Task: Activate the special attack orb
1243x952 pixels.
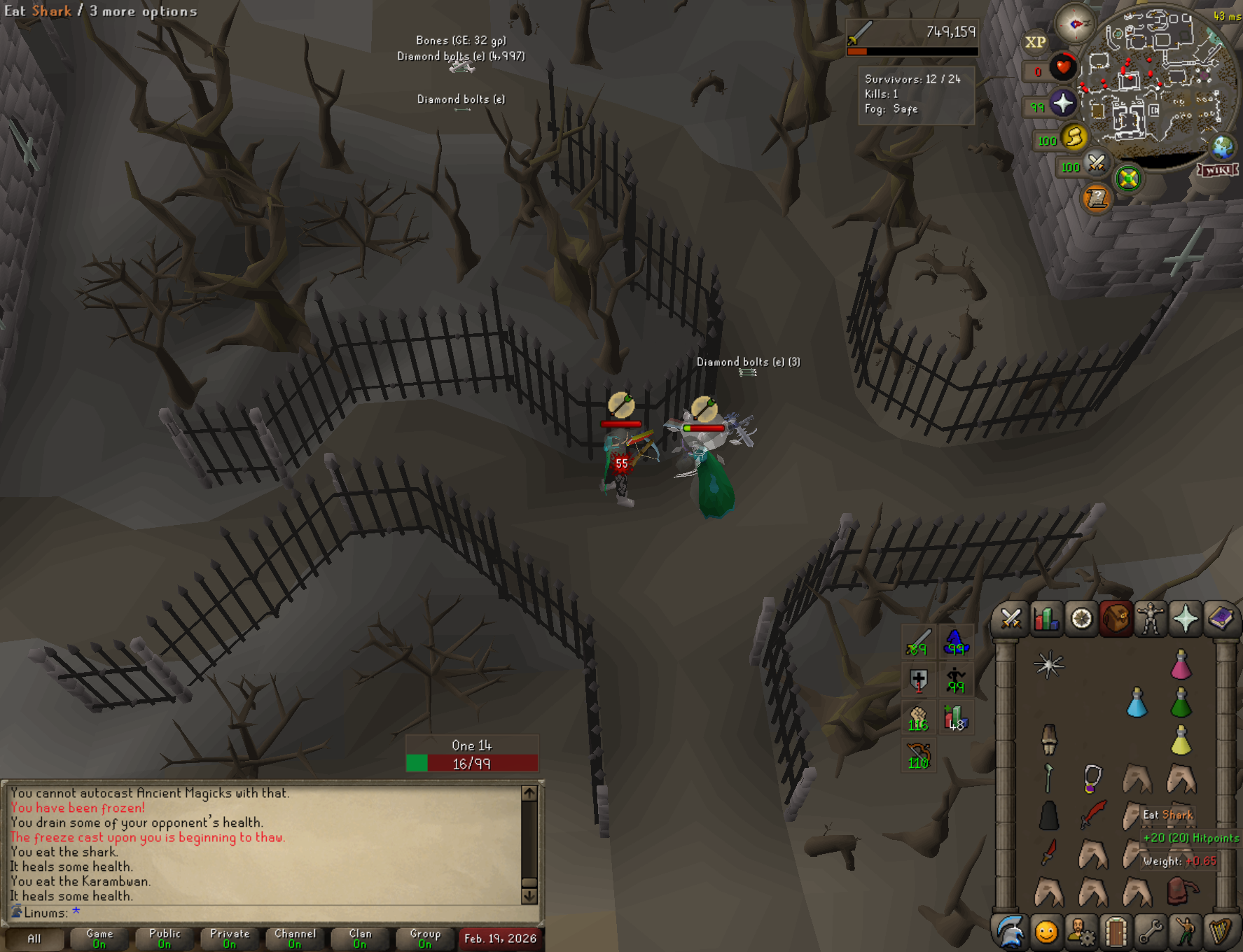Action: [1096, 164]
